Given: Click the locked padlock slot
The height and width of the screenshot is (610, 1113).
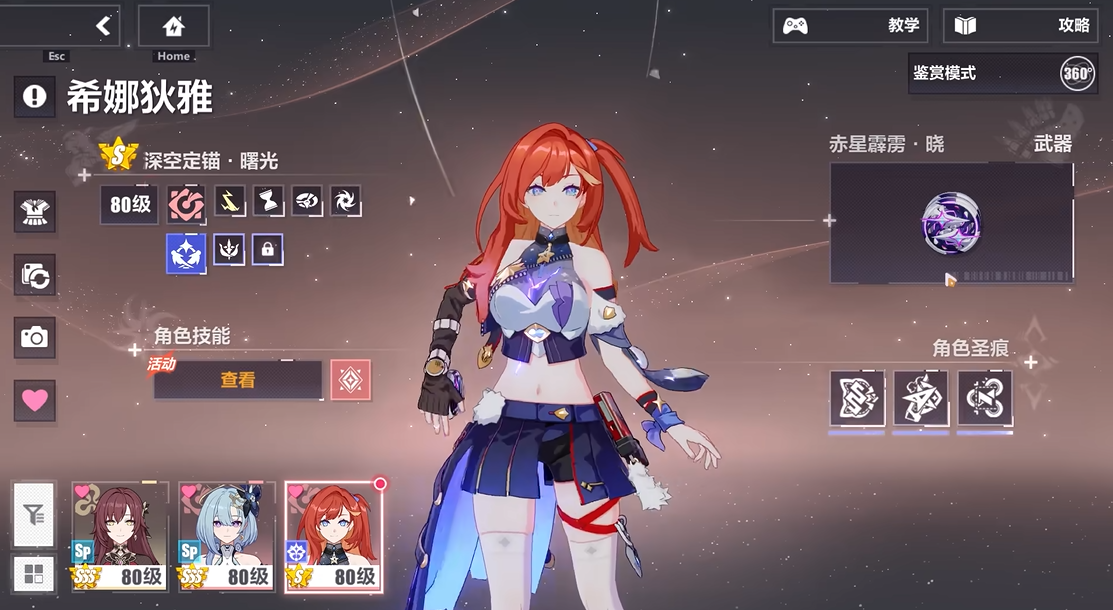Looking at the screenshot, I should coord(267,249).
